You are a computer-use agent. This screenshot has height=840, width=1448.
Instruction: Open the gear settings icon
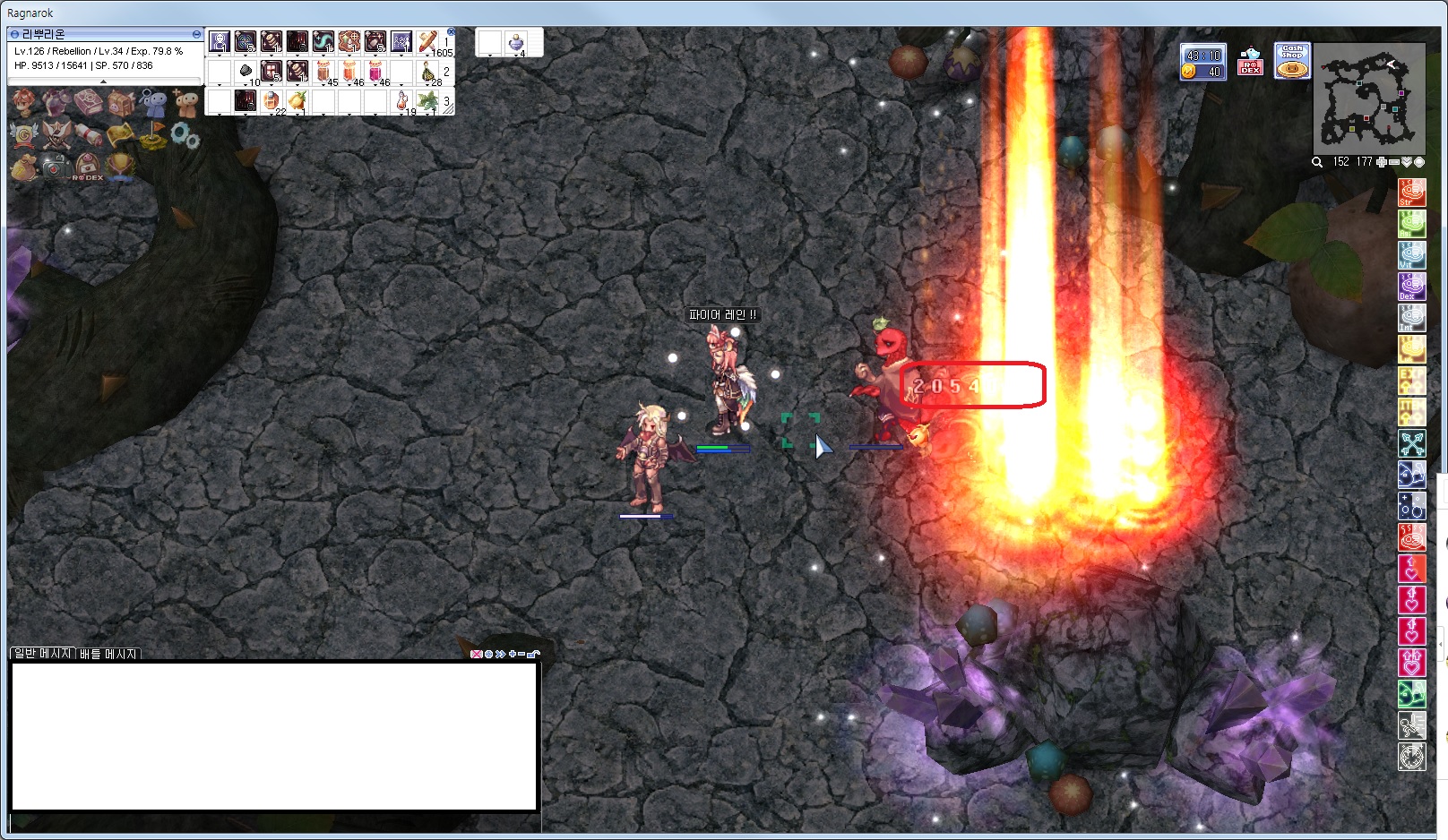point(185,135)
